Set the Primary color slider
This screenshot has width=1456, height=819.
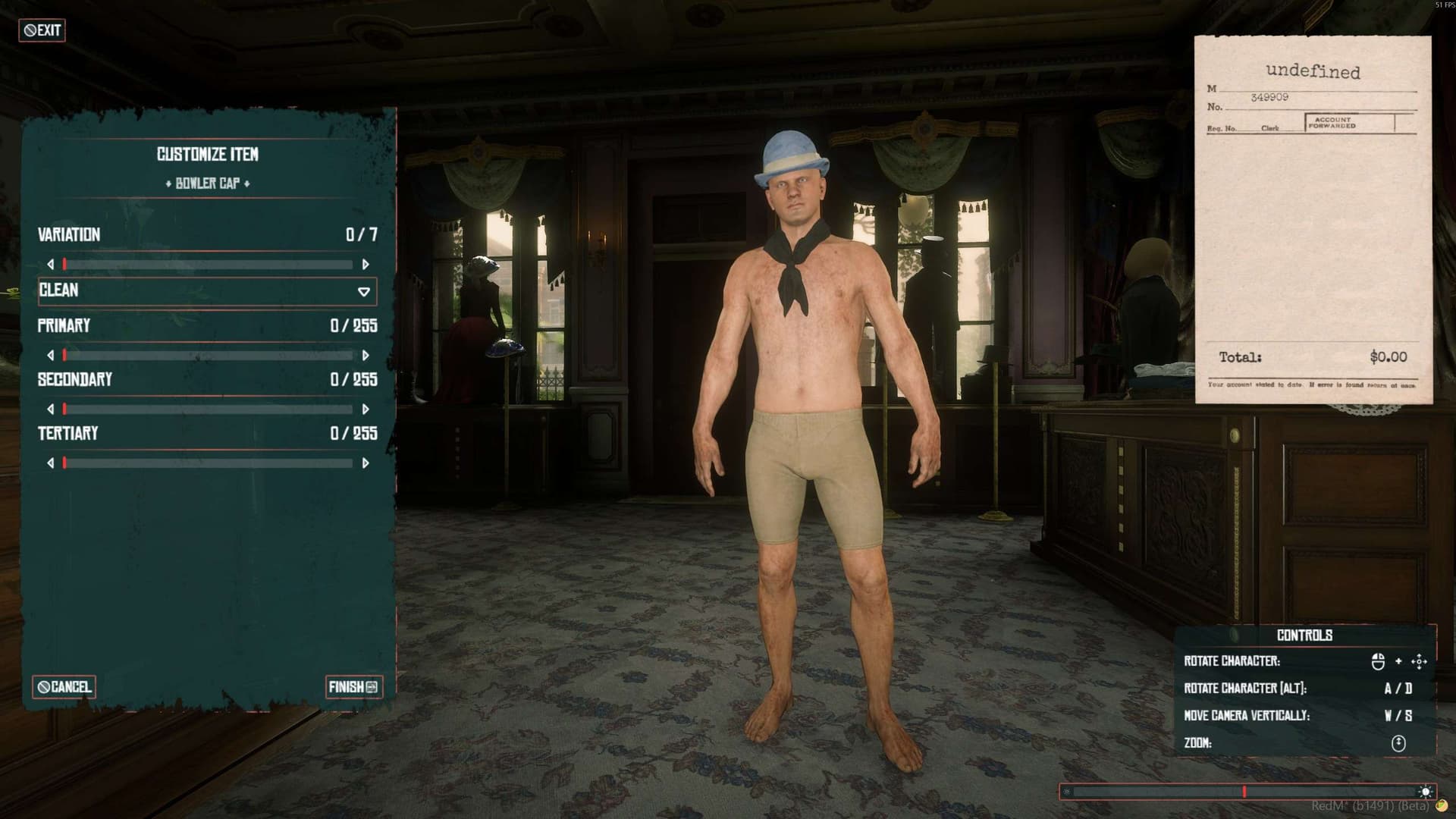(208, 356)
